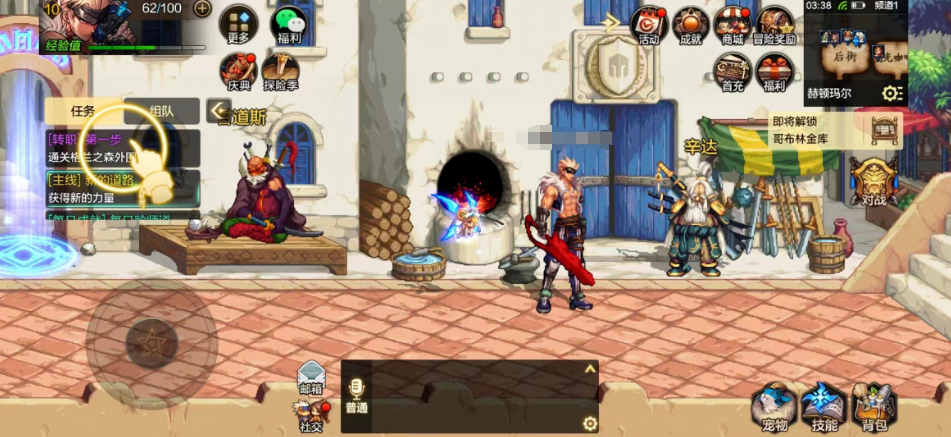Open the 首充 first-recharge offer

[x=733, y=71]
